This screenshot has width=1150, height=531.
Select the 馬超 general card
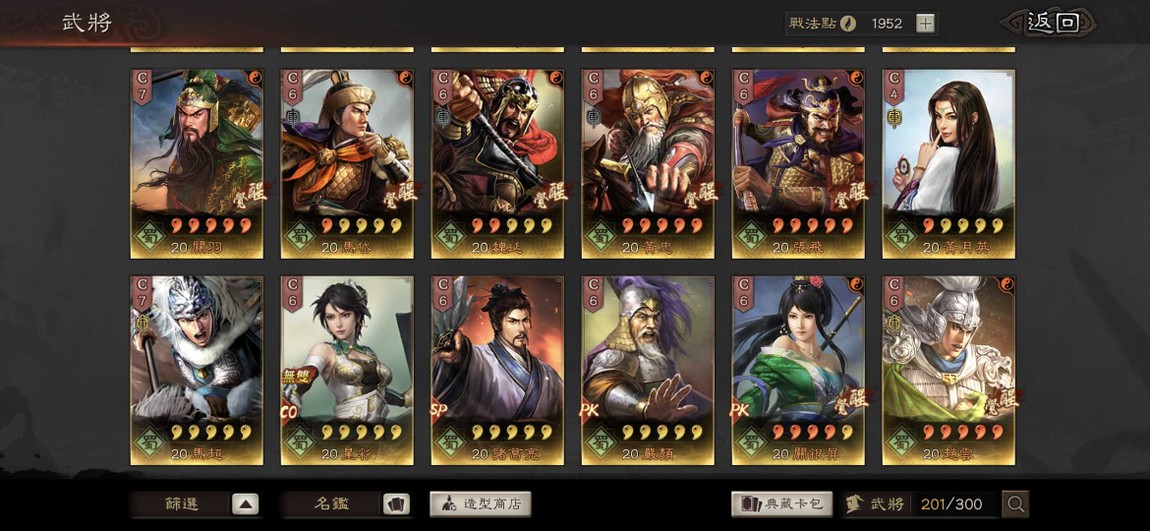pos(197,370)
